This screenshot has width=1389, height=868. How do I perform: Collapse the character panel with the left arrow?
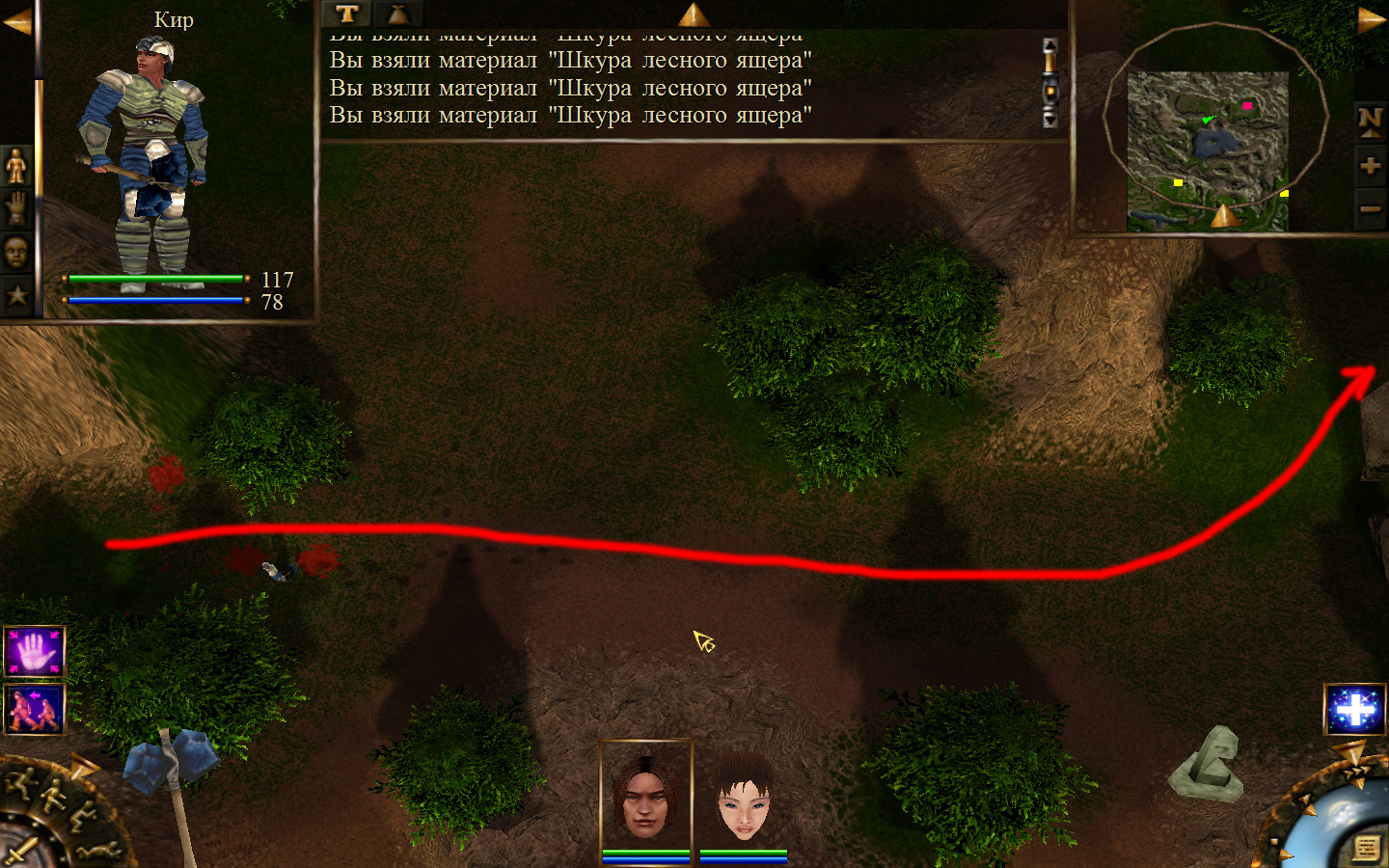click(x=16, y=21)
